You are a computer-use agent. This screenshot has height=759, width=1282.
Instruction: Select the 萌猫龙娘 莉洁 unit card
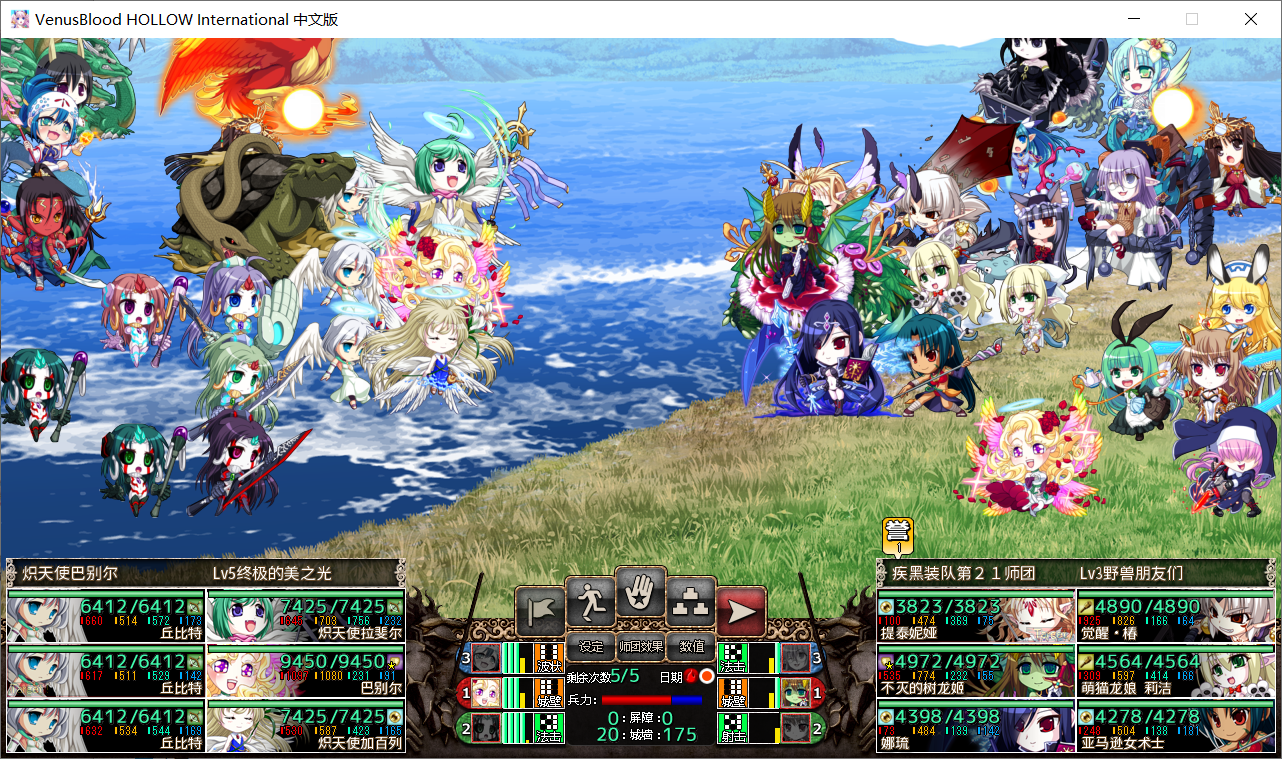(x=1176, y=672)
